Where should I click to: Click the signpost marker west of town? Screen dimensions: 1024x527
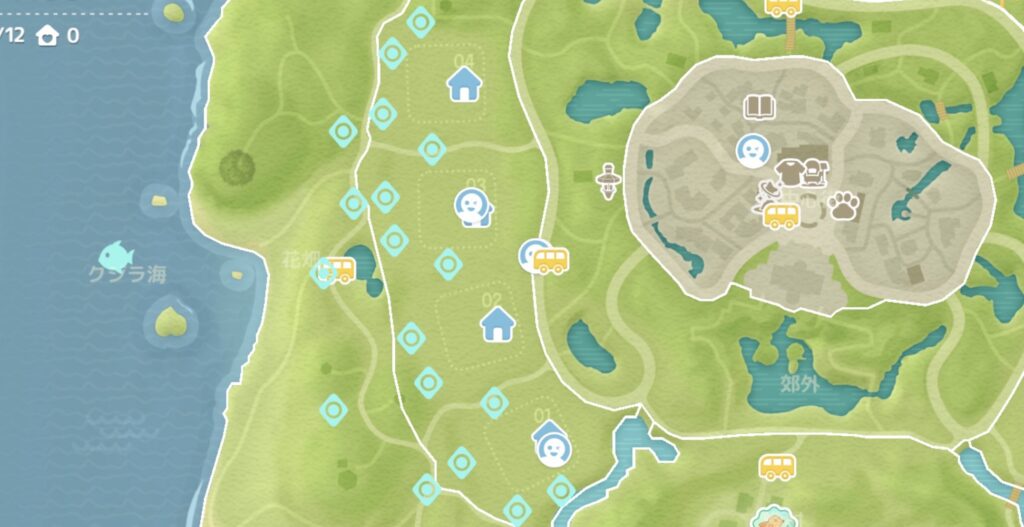[606, 181]
